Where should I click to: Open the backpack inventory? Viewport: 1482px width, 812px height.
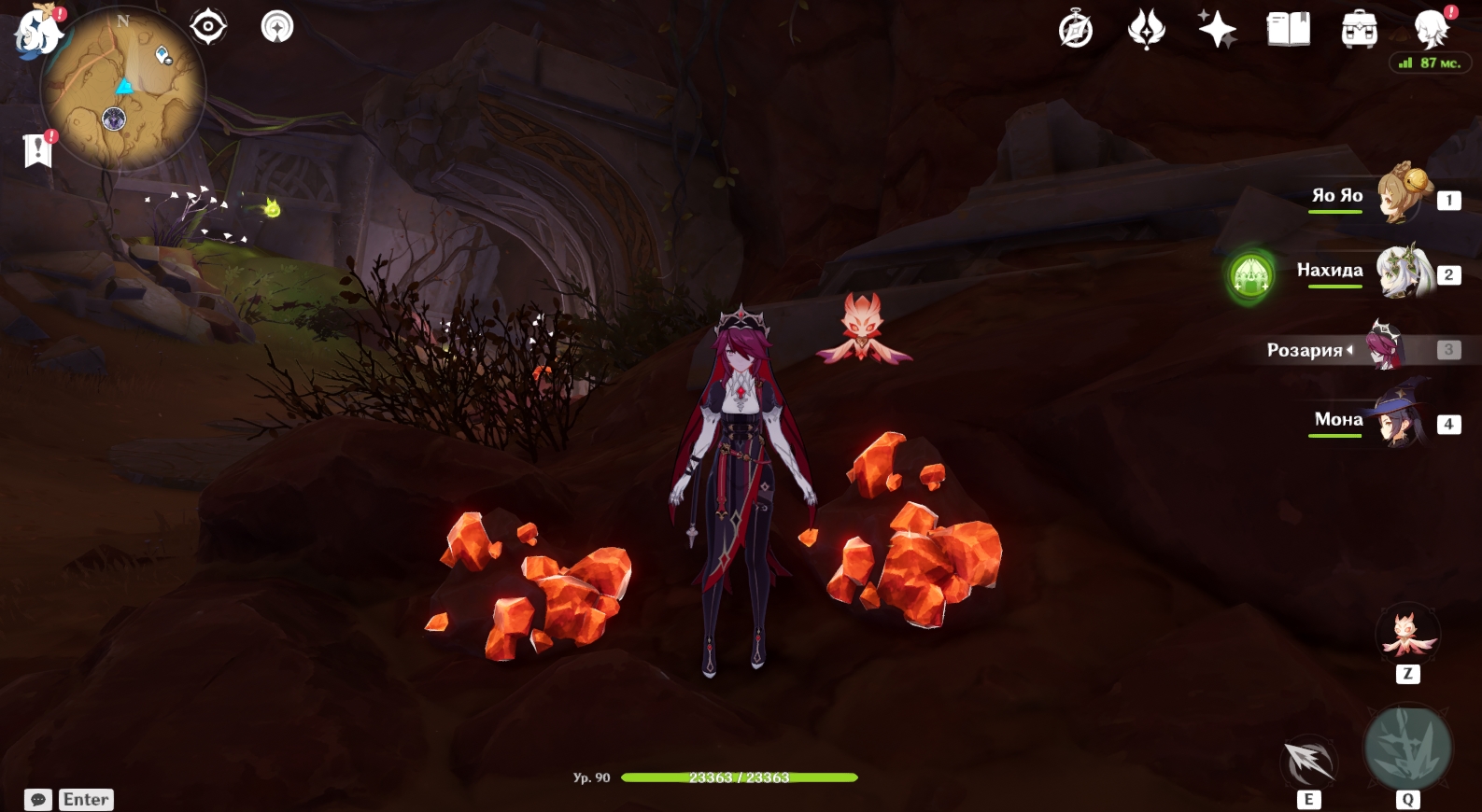[1360, 30]
